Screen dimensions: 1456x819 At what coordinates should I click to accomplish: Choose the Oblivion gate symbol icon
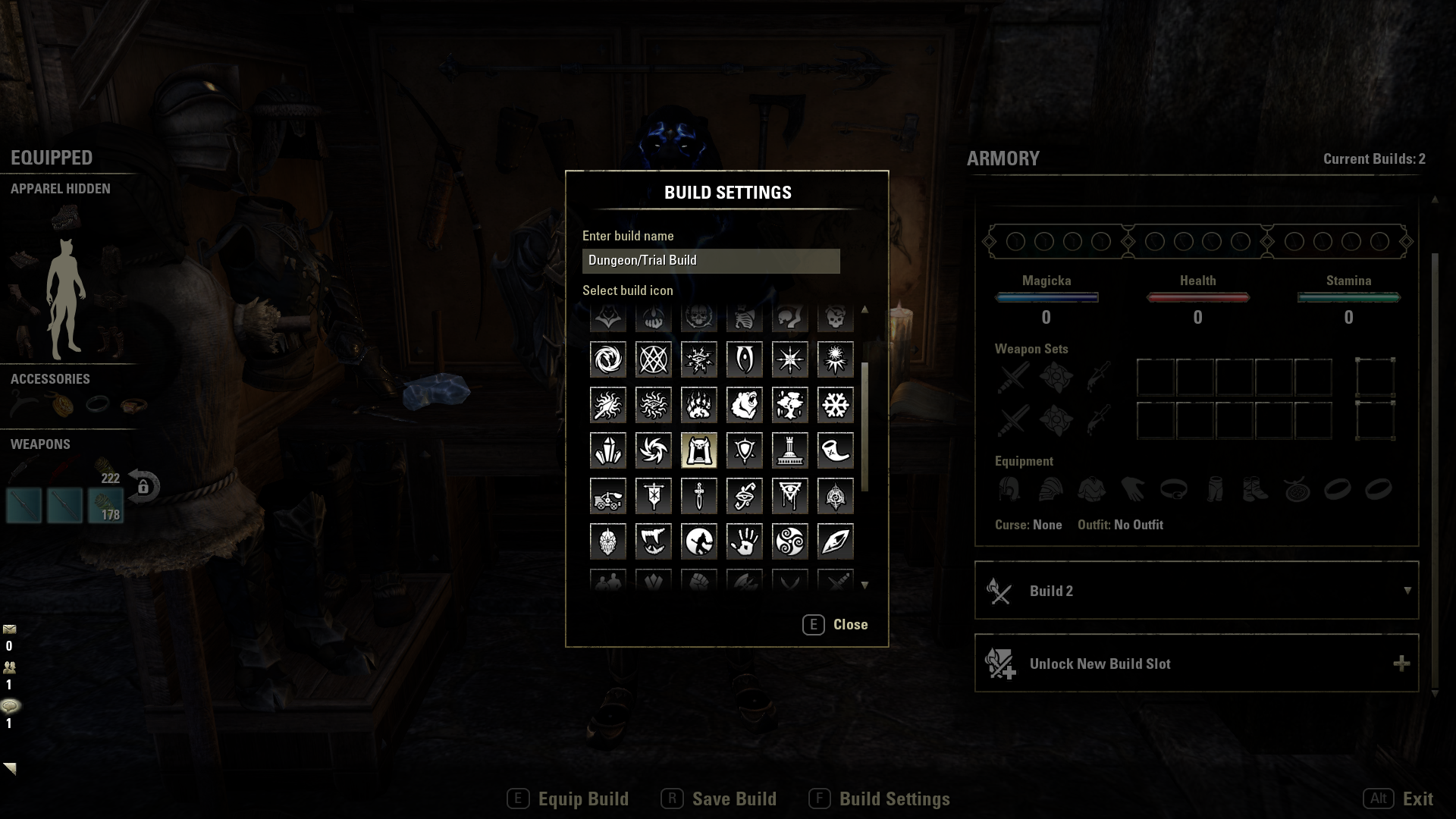tap(744, 359)
